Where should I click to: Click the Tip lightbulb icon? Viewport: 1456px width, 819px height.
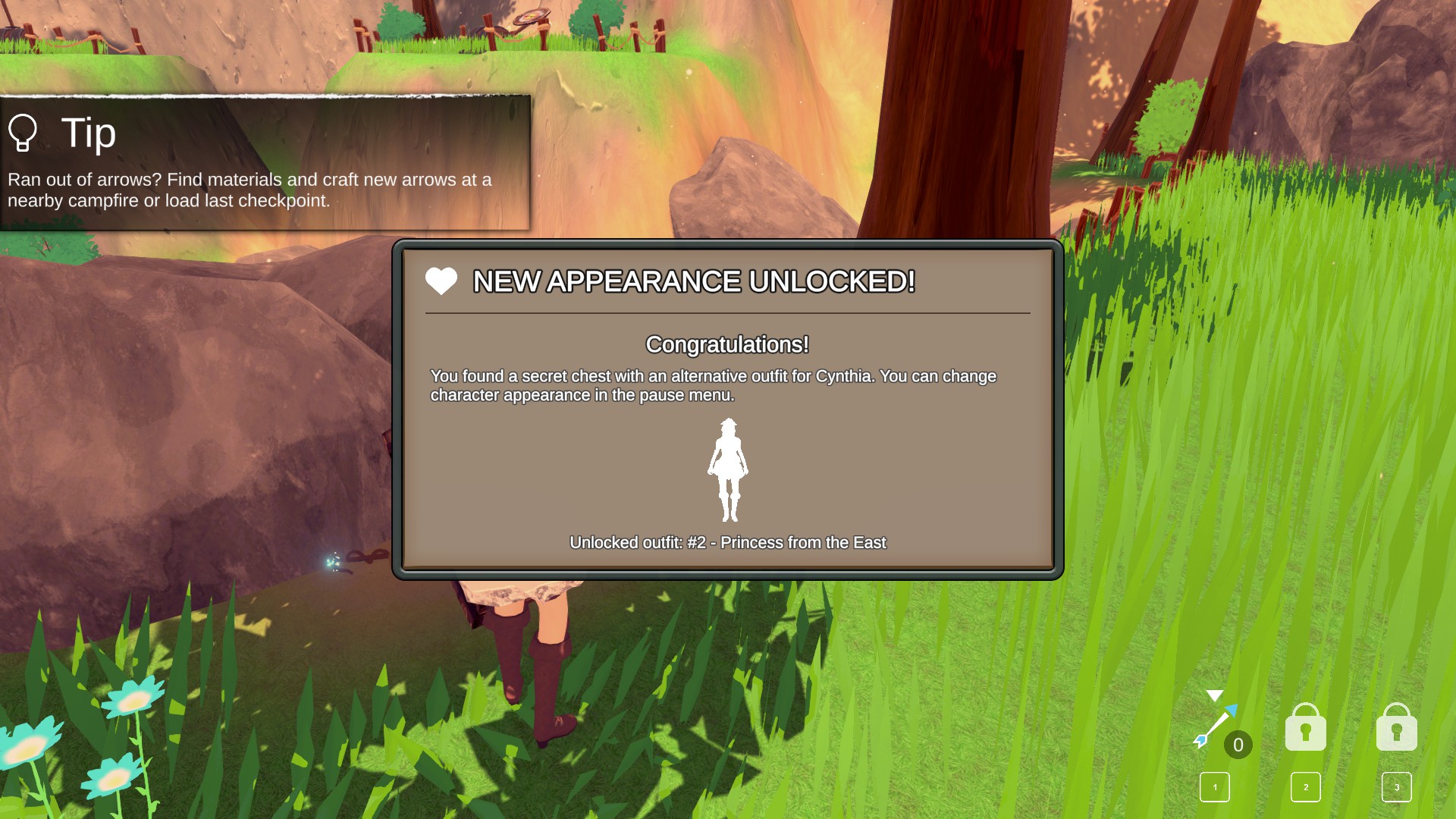tap(23, 133)
